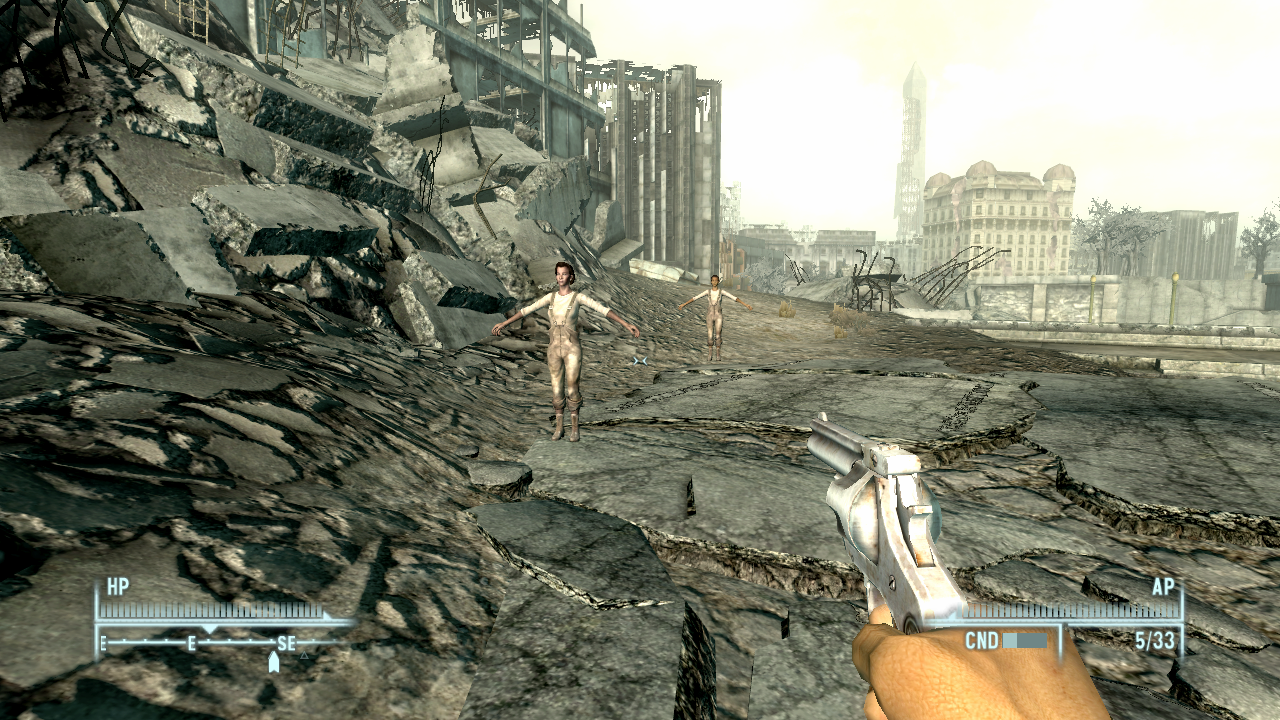Click the center E marker on the compass

coord(192,644)
